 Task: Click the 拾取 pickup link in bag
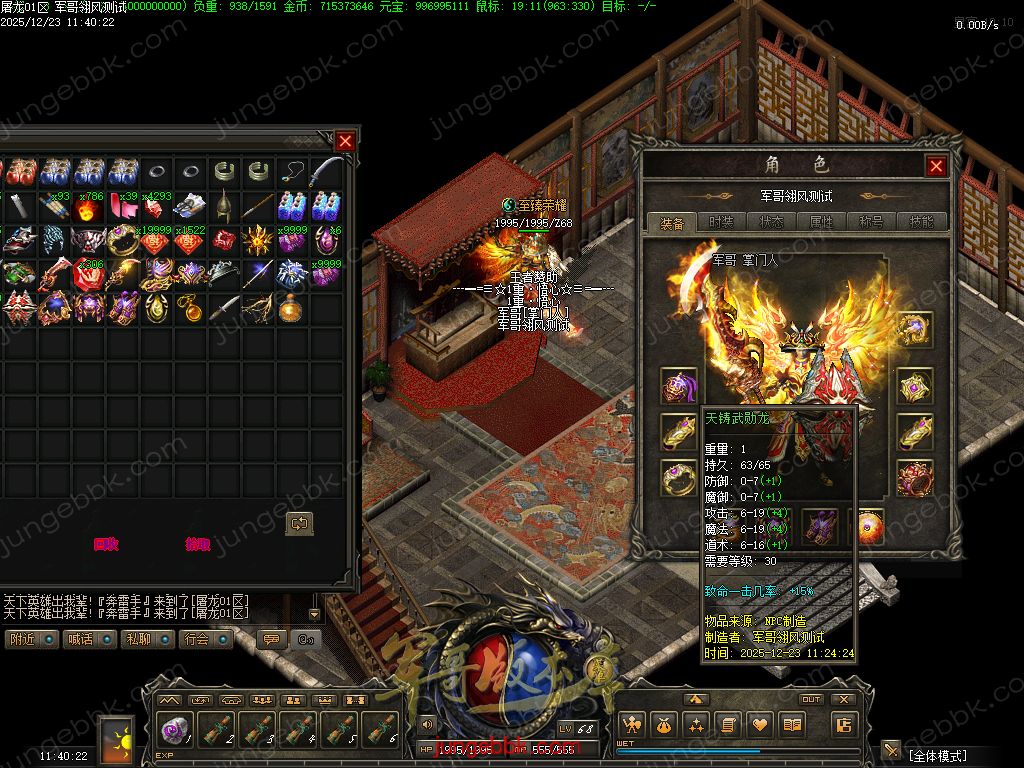click(x=198, y=544)
